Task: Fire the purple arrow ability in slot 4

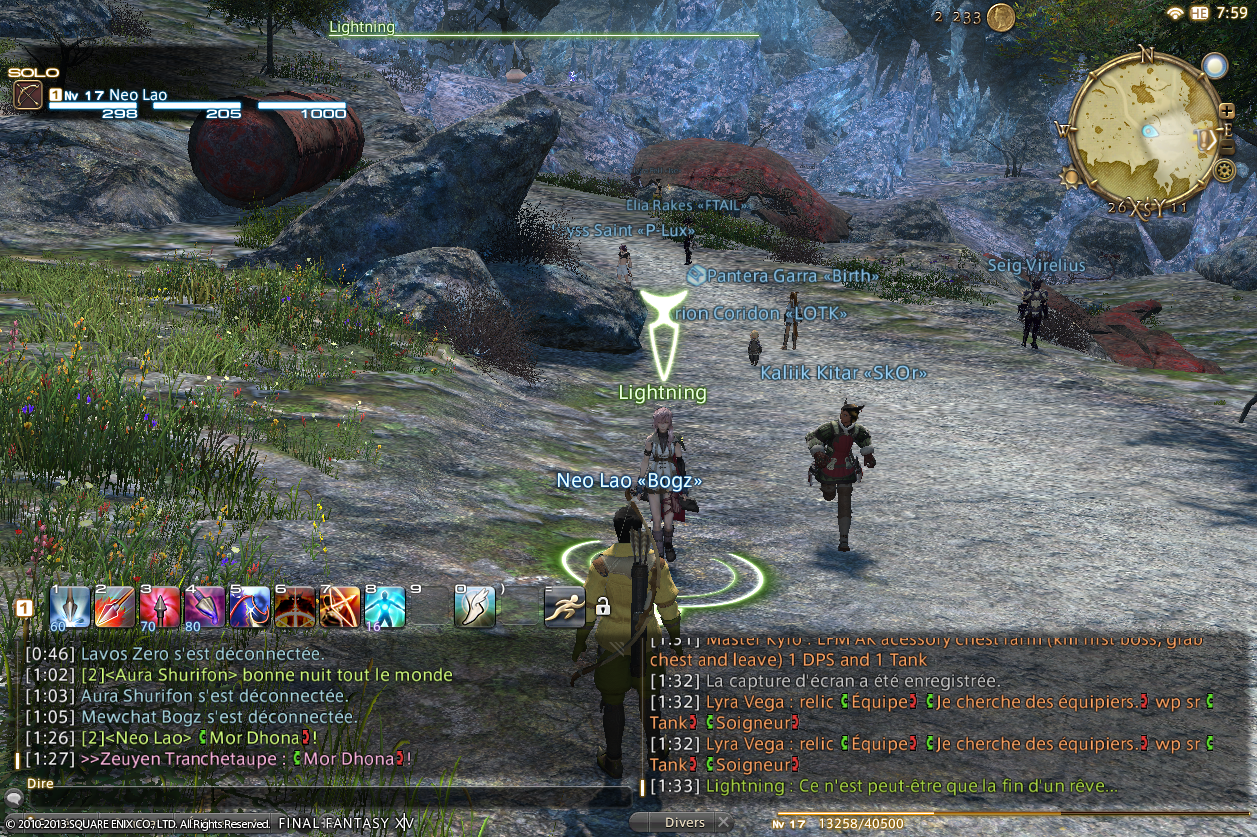Action: 205,607
